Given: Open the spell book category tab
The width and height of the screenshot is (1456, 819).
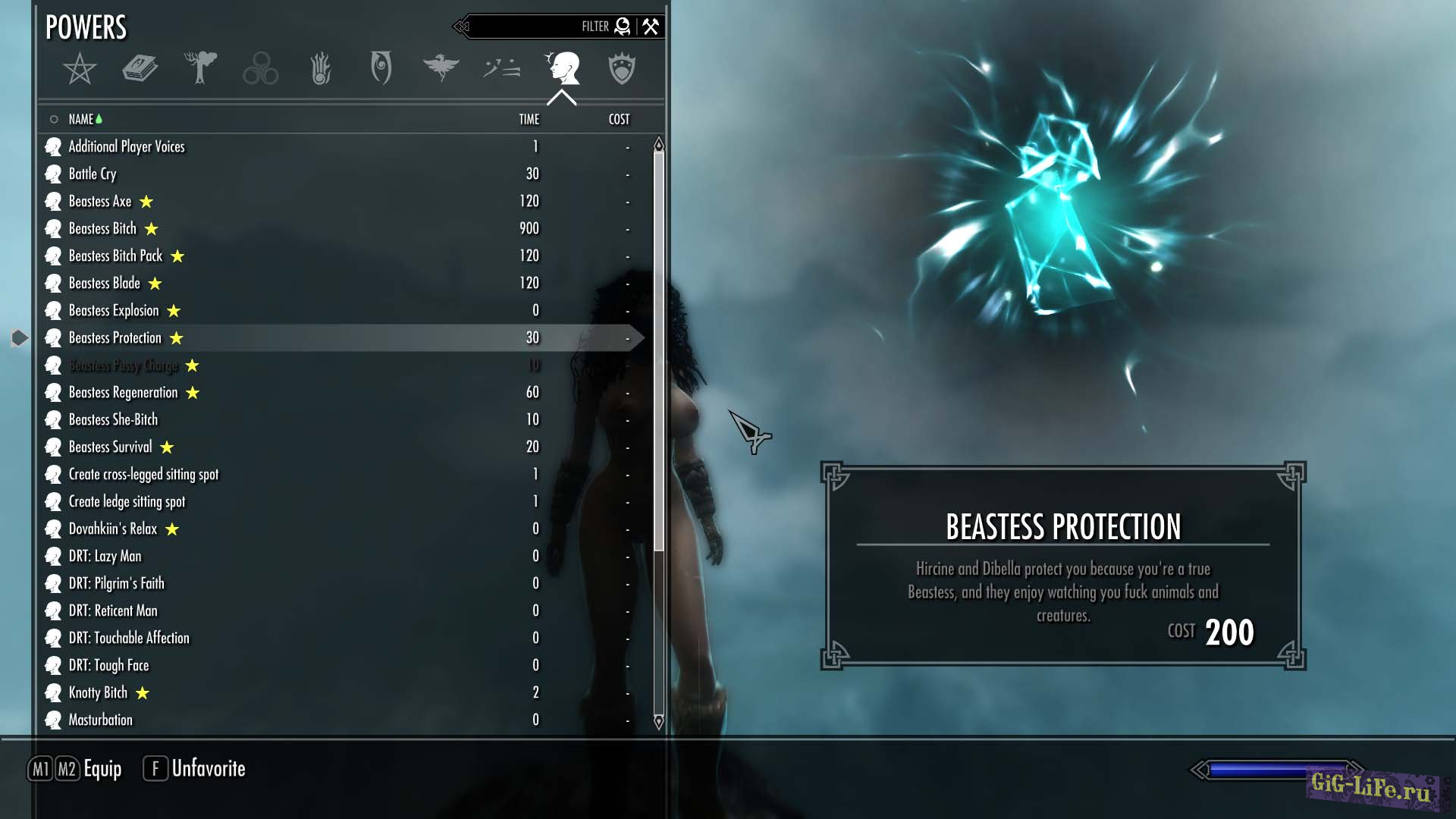Looking at the screenshot, I should (x=140, y=69).
